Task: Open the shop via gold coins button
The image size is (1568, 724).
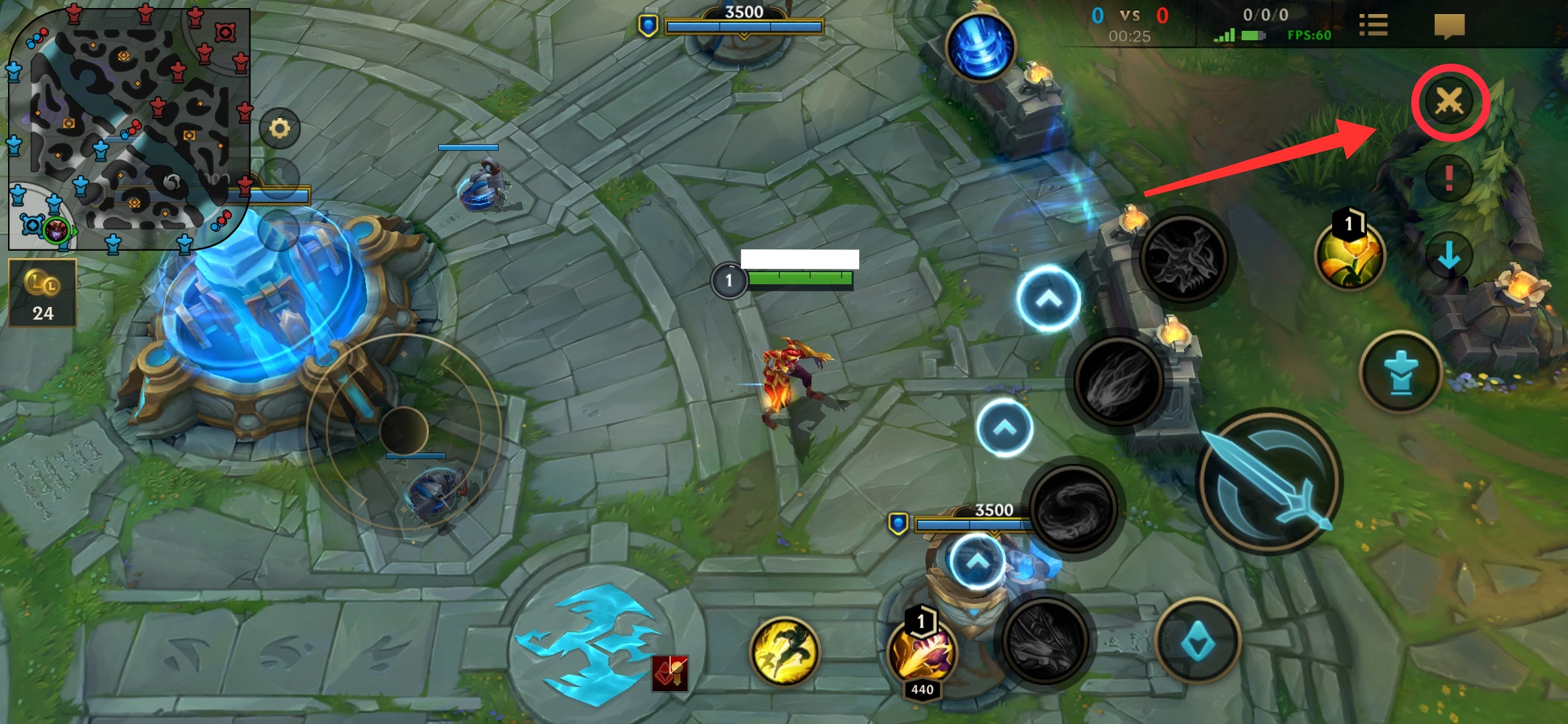Action: click(x=42, y=293)
